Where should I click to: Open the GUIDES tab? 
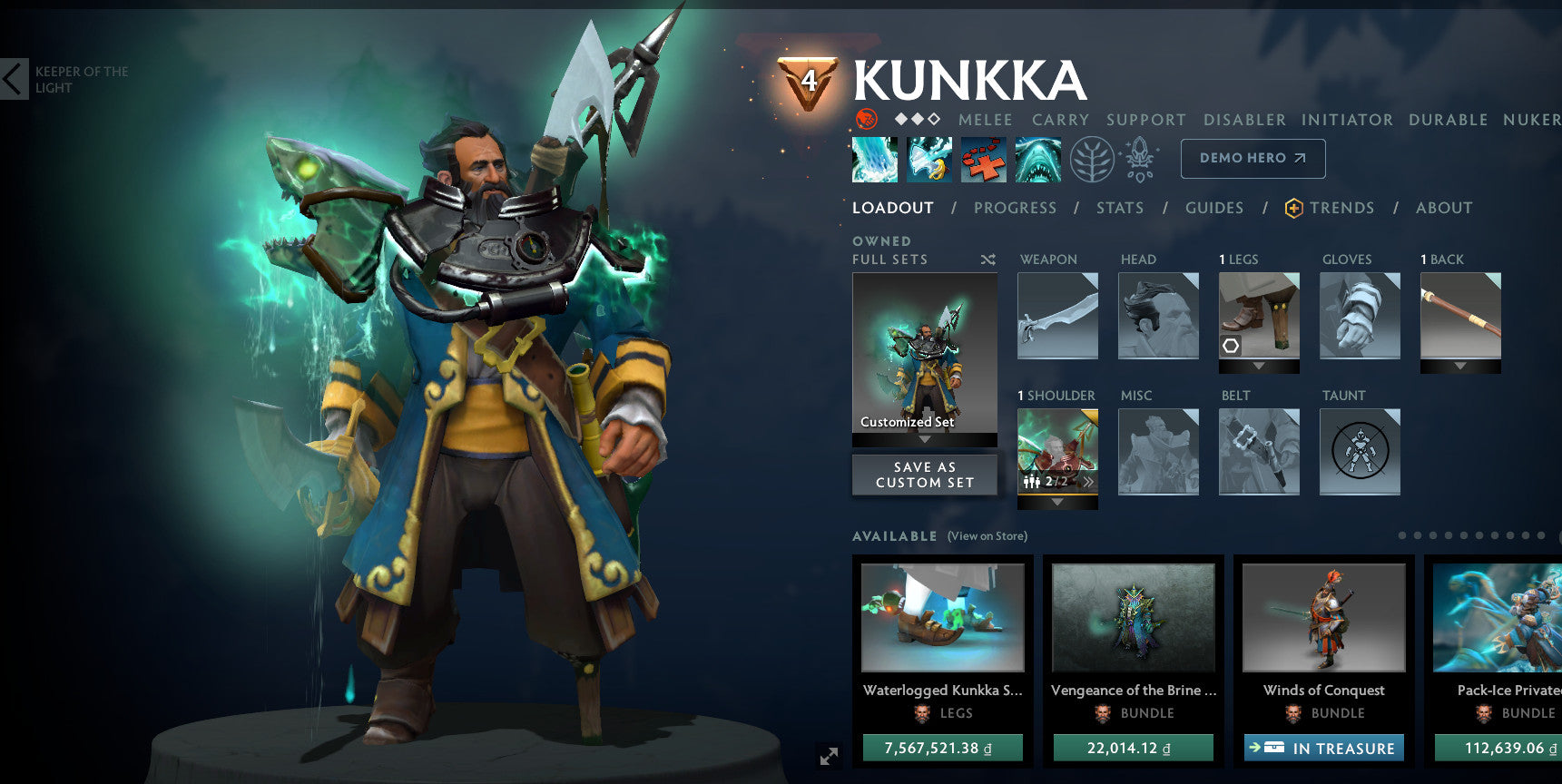coord(1213,208)
